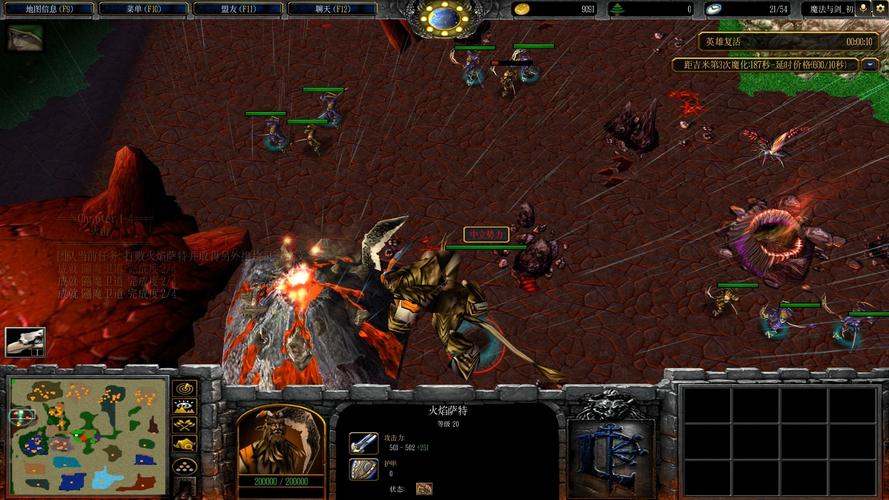Toggle minimap creep camp display button
Viewport: 889px width, 500px height.
pyautogui.click(x=184, y=444)
